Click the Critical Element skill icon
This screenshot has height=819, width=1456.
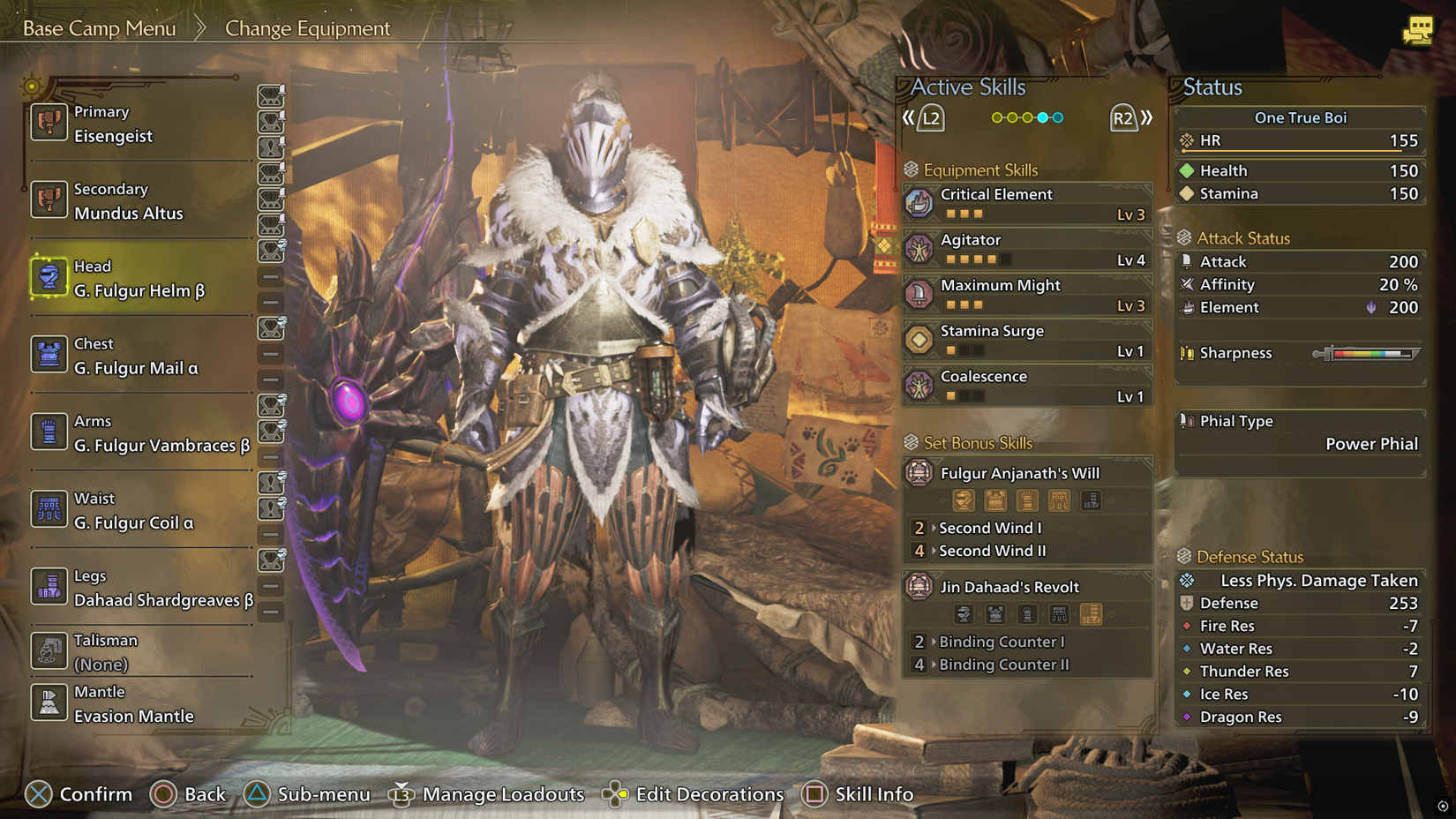919,202
